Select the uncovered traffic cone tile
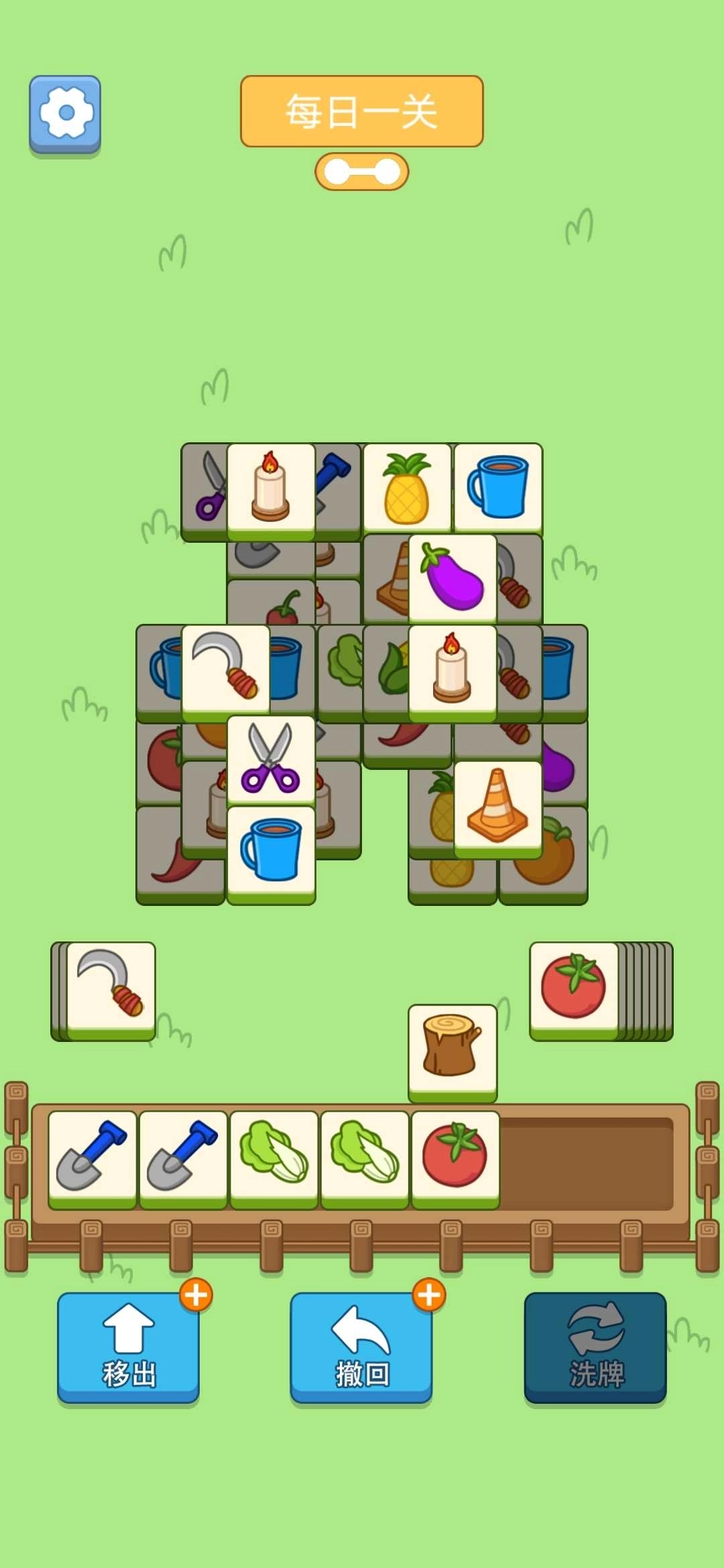The height and width of the screenshot is (1568, 724). coord(497,807)
